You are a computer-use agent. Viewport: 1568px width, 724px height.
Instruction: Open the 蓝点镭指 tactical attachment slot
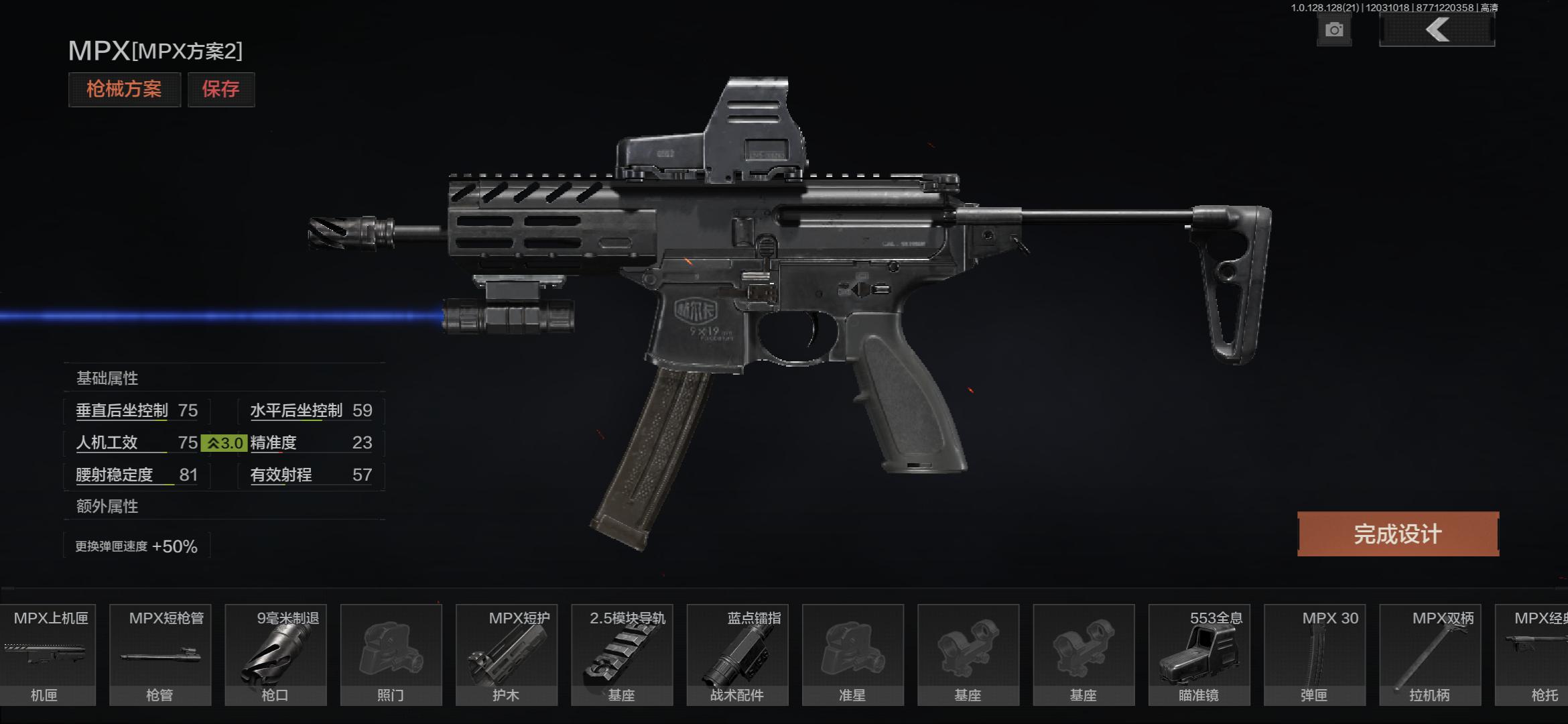tap(737, 655)
